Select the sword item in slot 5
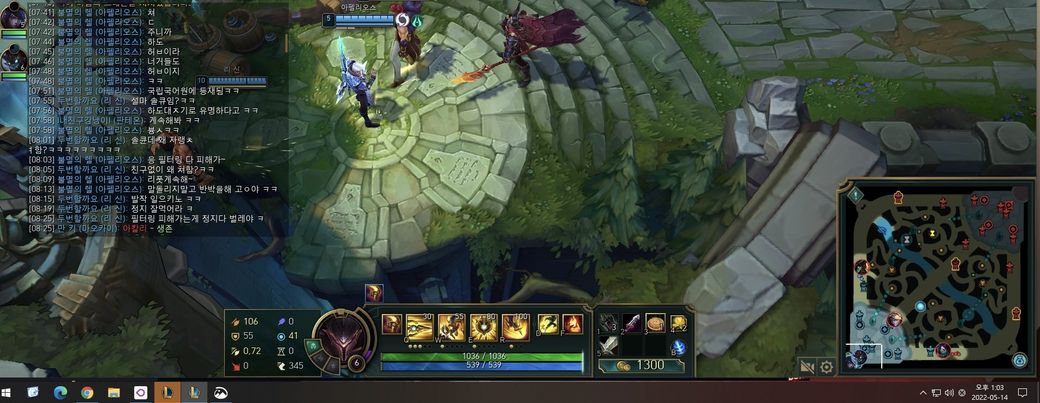1040x403 pixels. 610,347
